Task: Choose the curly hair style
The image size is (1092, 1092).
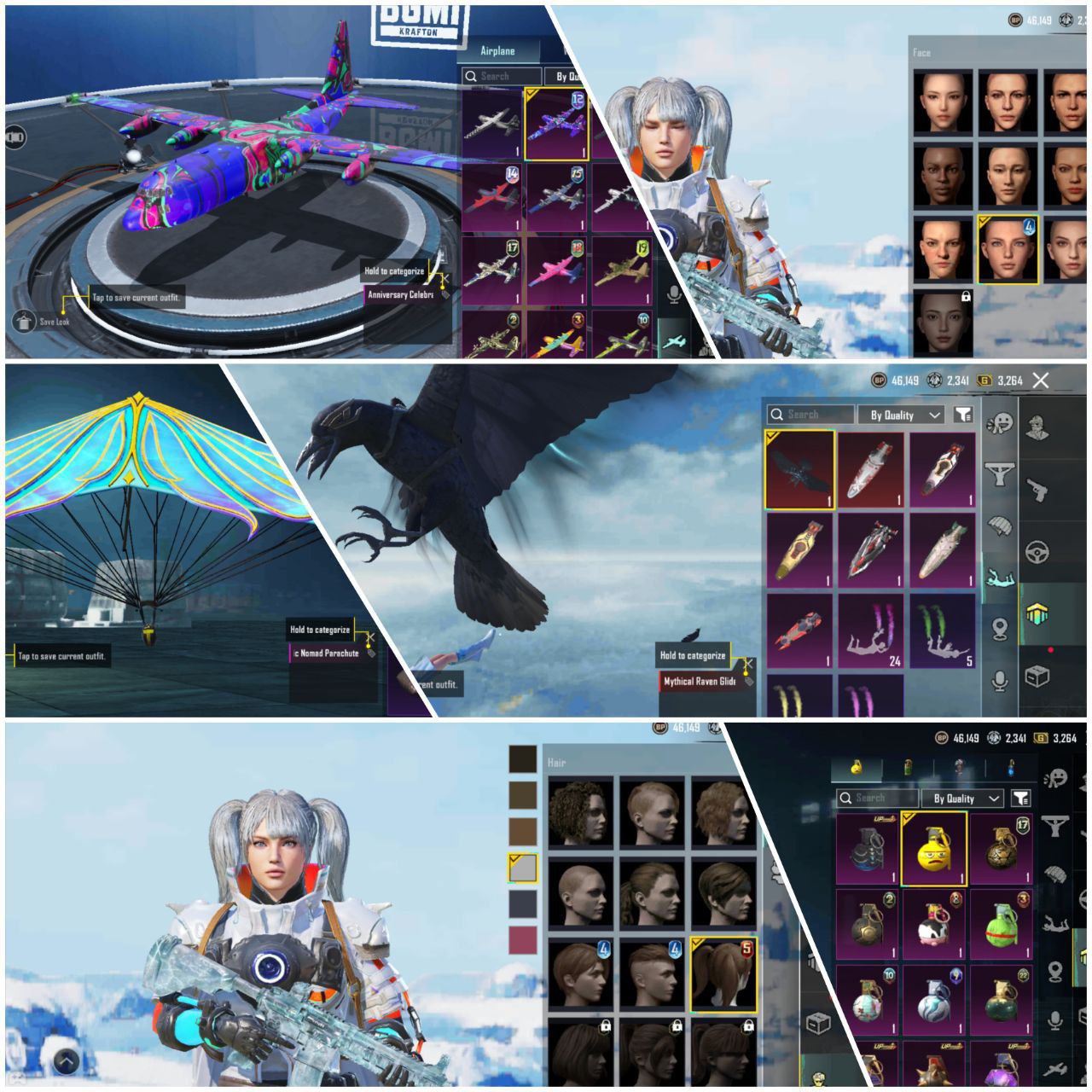Action: 580,811
